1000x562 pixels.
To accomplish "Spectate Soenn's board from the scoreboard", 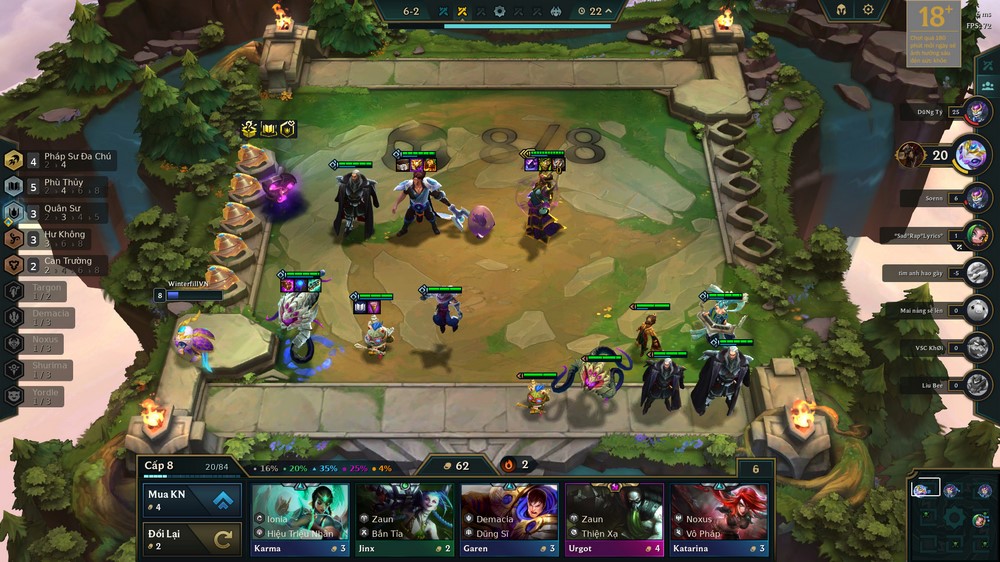I will (977, 197).
